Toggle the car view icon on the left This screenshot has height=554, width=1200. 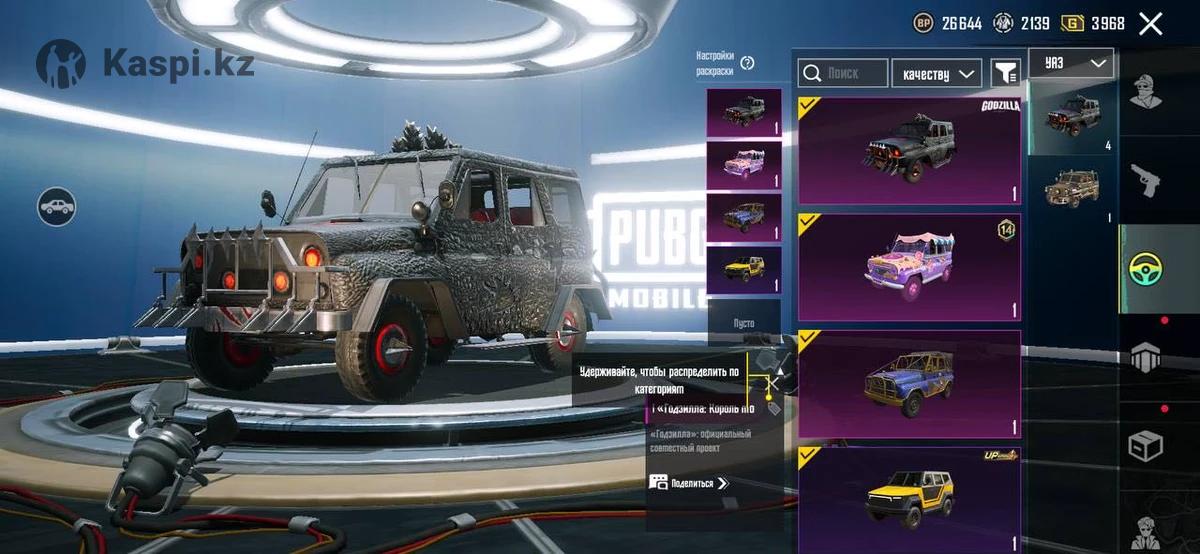point(57,207)
